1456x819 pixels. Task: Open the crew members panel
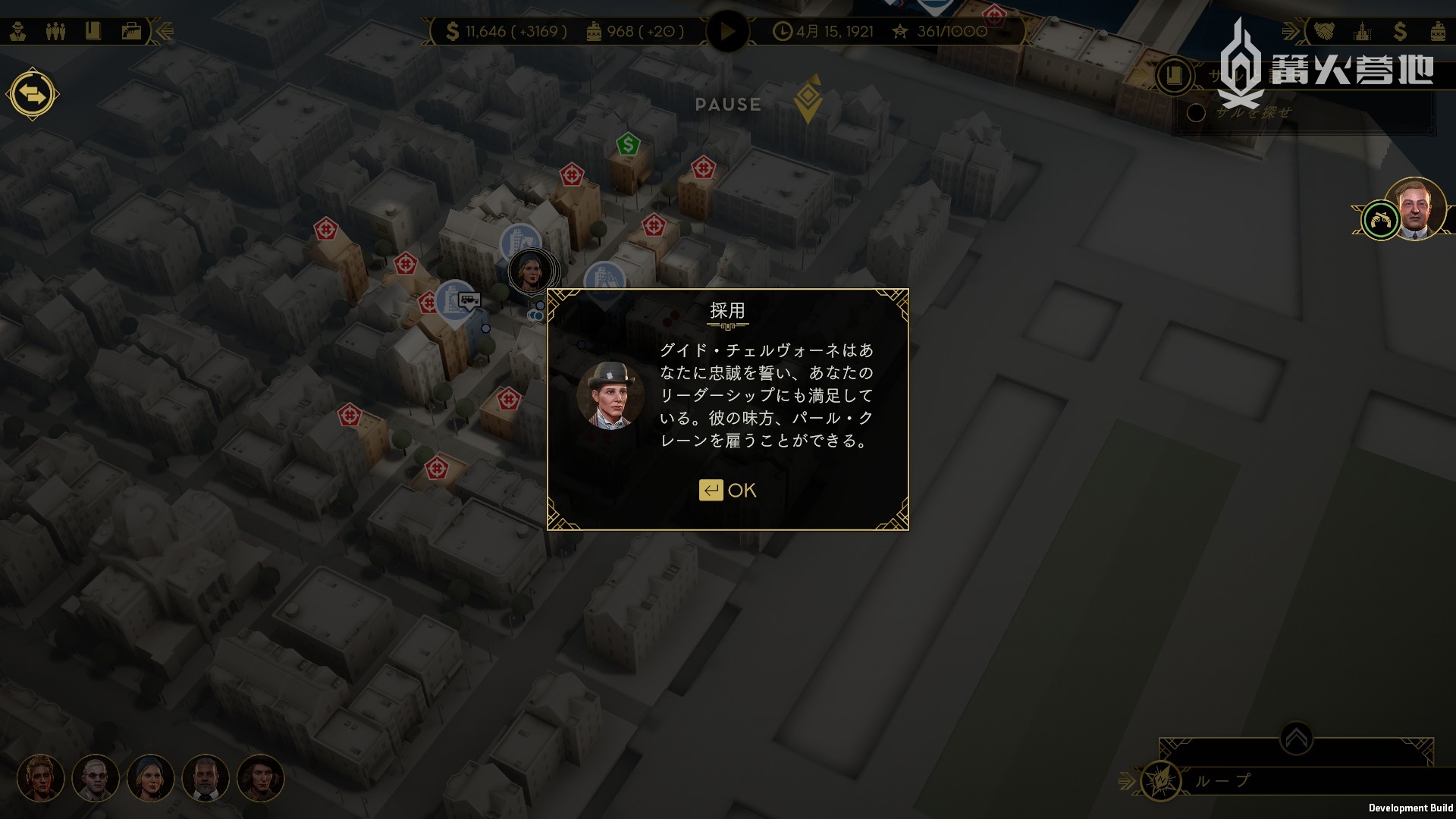(55, 31)
